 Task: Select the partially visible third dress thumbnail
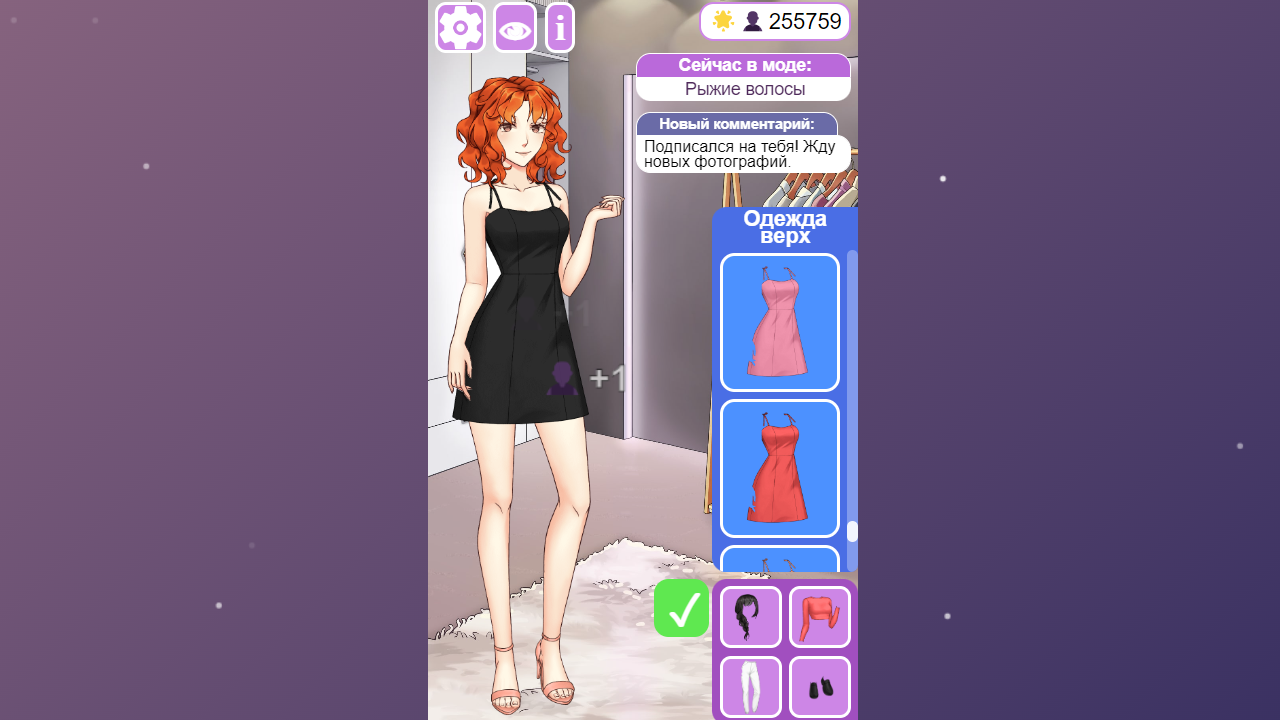(x=779, y=562)
